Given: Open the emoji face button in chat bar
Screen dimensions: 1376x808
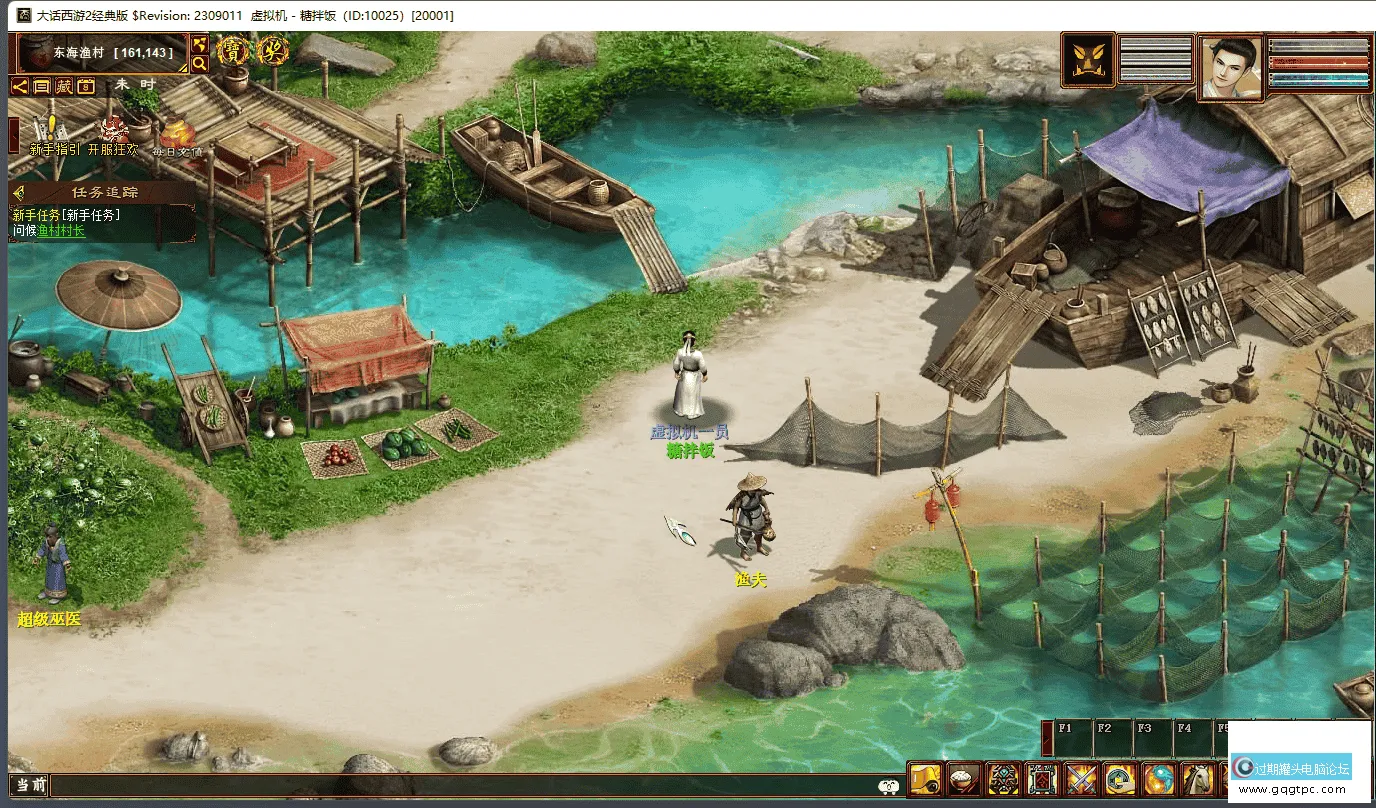Looking at the screenshot, I should (888, 787).
